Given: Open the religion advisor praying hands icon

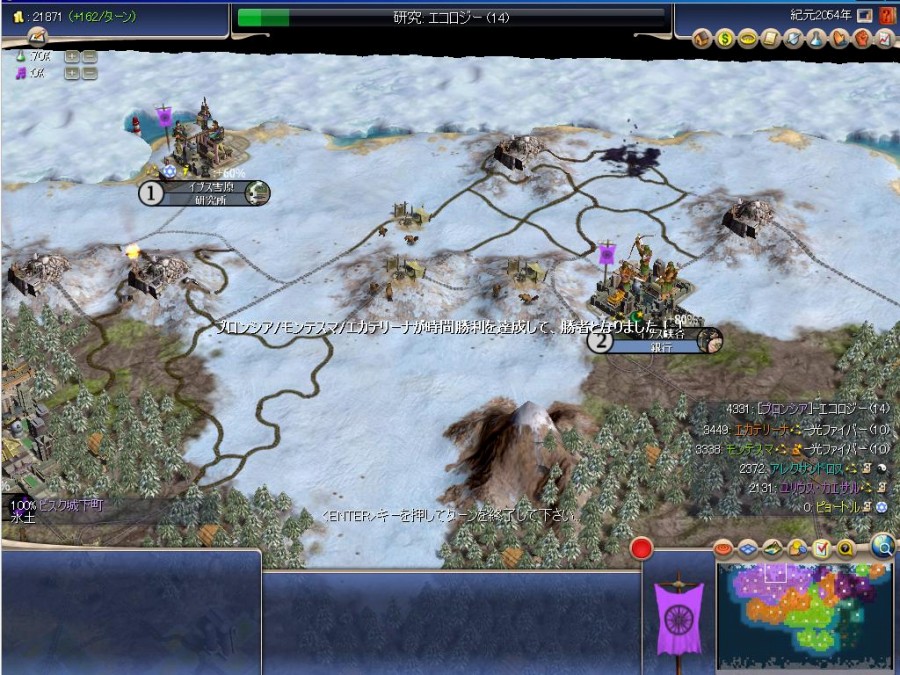Looking at the screenshot, I should (x=838, y=39).
